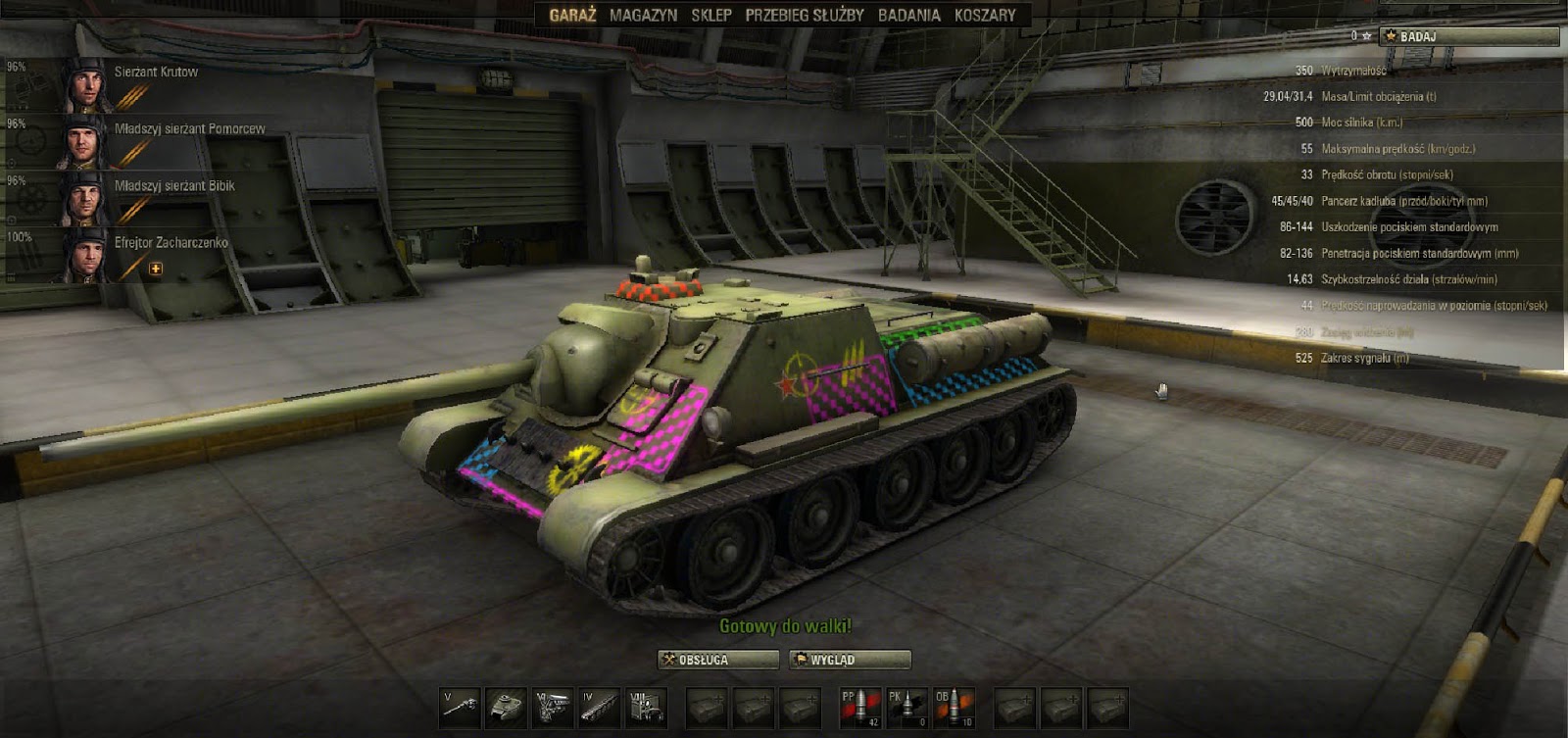Select the PP armor-piercing shell slot

(x=859, y=706)
